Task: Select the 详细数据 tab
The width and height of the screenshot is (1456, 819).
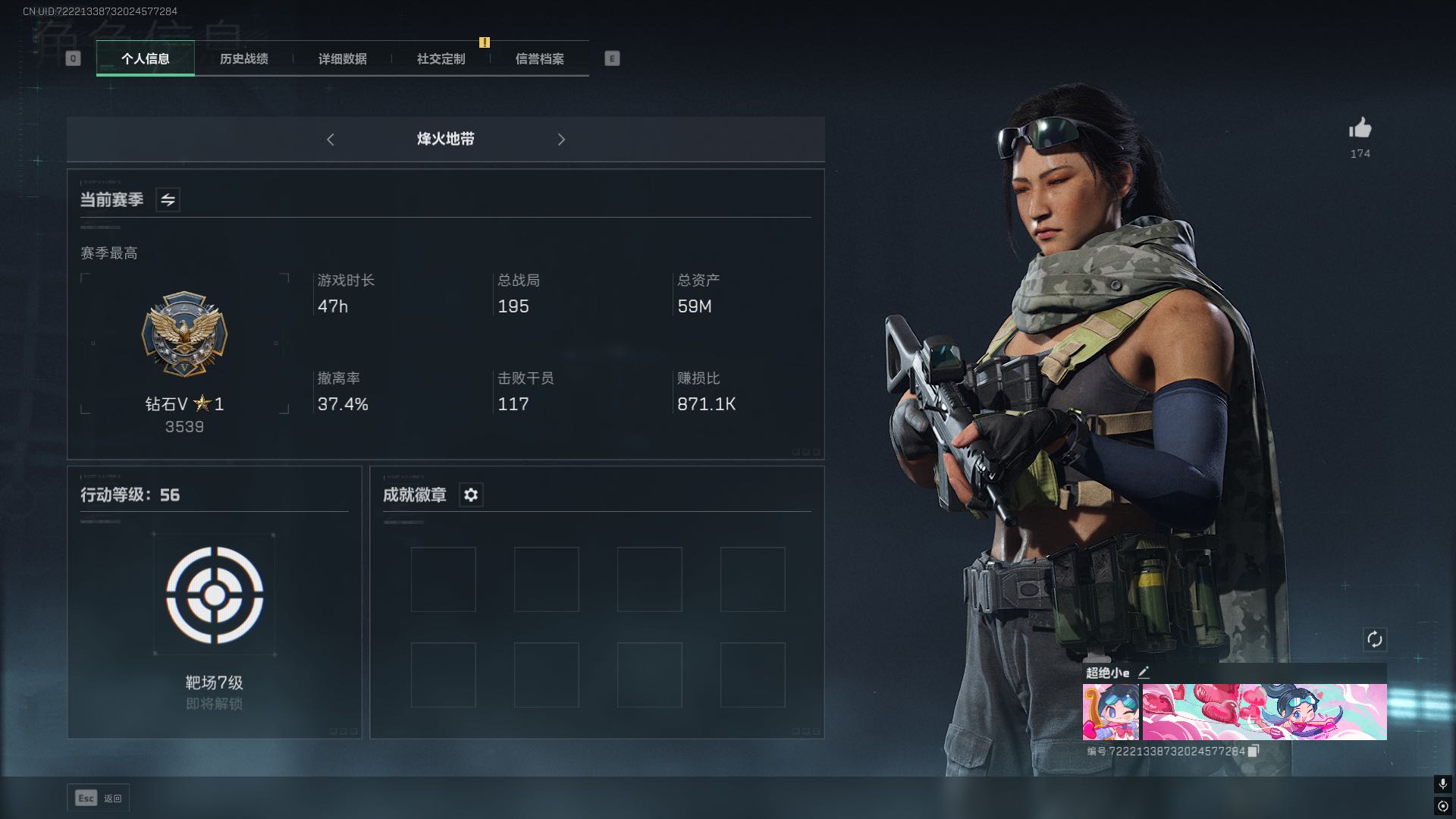Action: pyautogui.click(x=342, y=58)
